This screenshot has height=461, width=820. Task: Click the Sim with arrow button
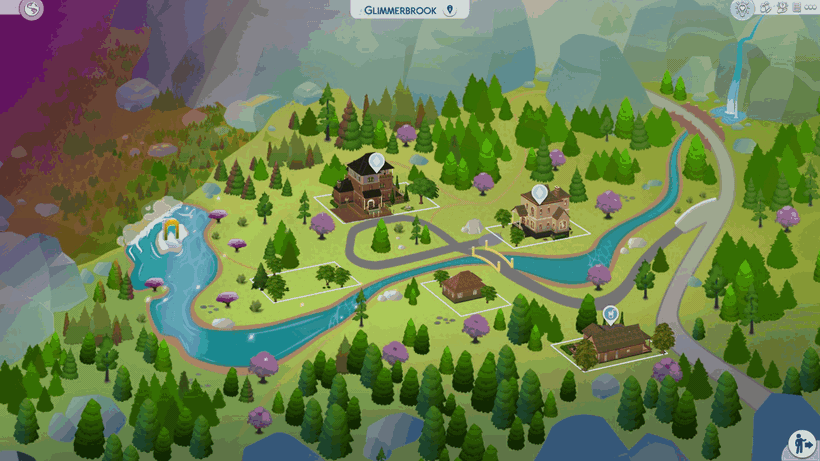tap(801, 443)
